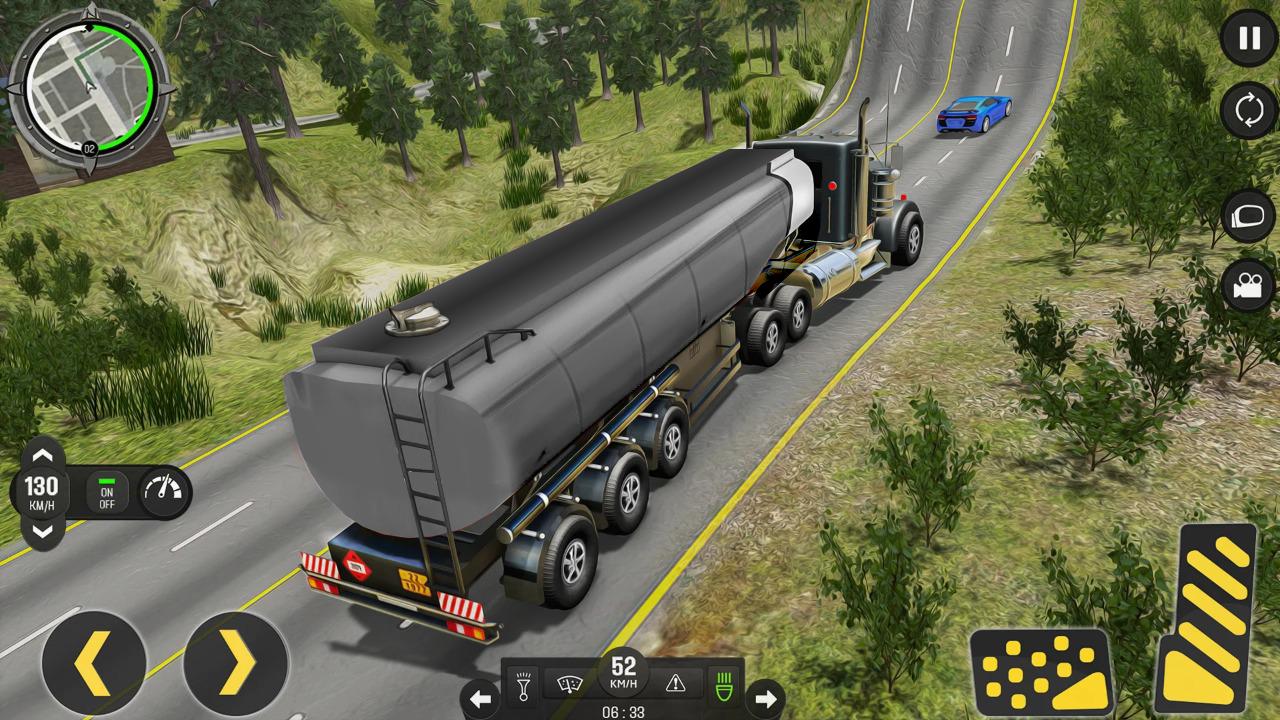Click the circular arrows reset button
Image resolution: width=1280 pixels, height=720 pixels.
point(1249,110)
